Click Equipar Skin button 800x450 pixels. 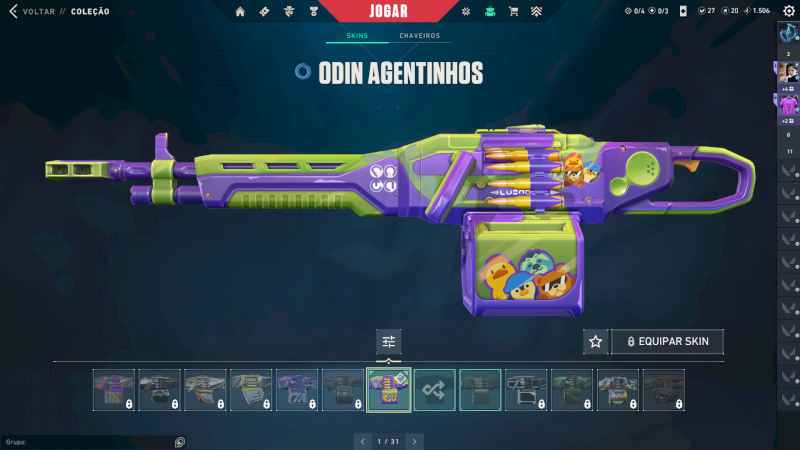(x=667, y=342)
